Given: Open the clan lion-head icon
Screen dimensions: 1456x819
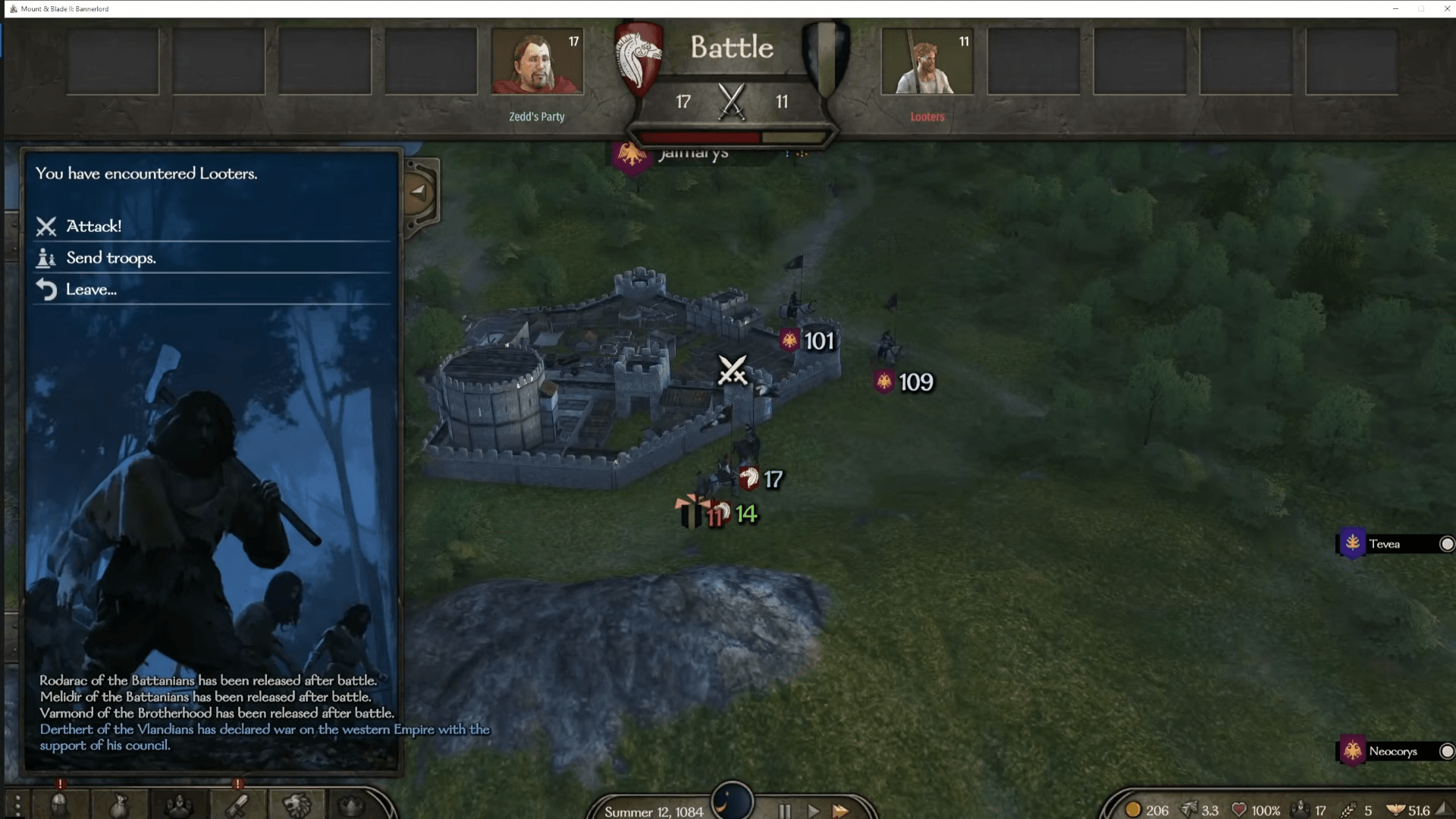Looking at the screenshot, I should (297, 805).
